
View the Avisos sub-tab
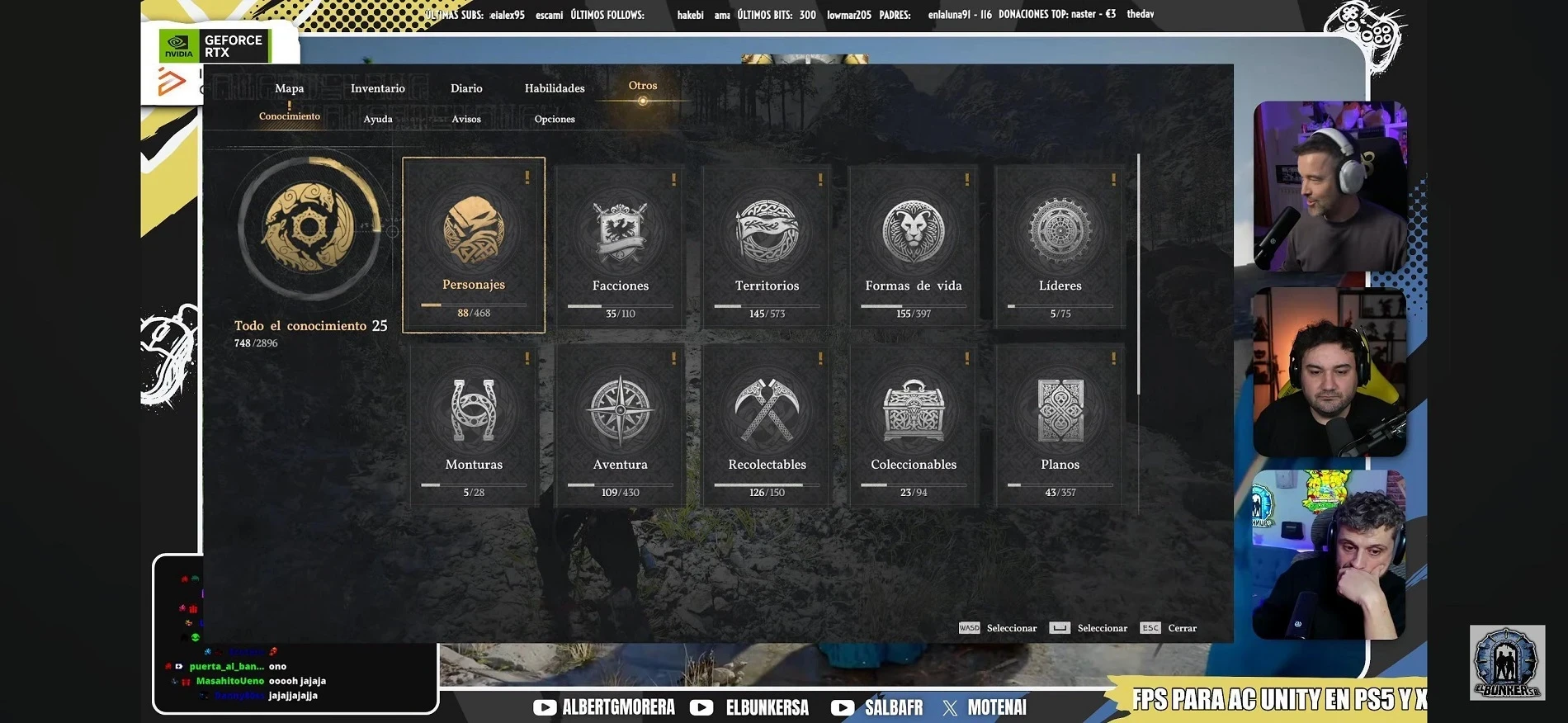point(466,119)
